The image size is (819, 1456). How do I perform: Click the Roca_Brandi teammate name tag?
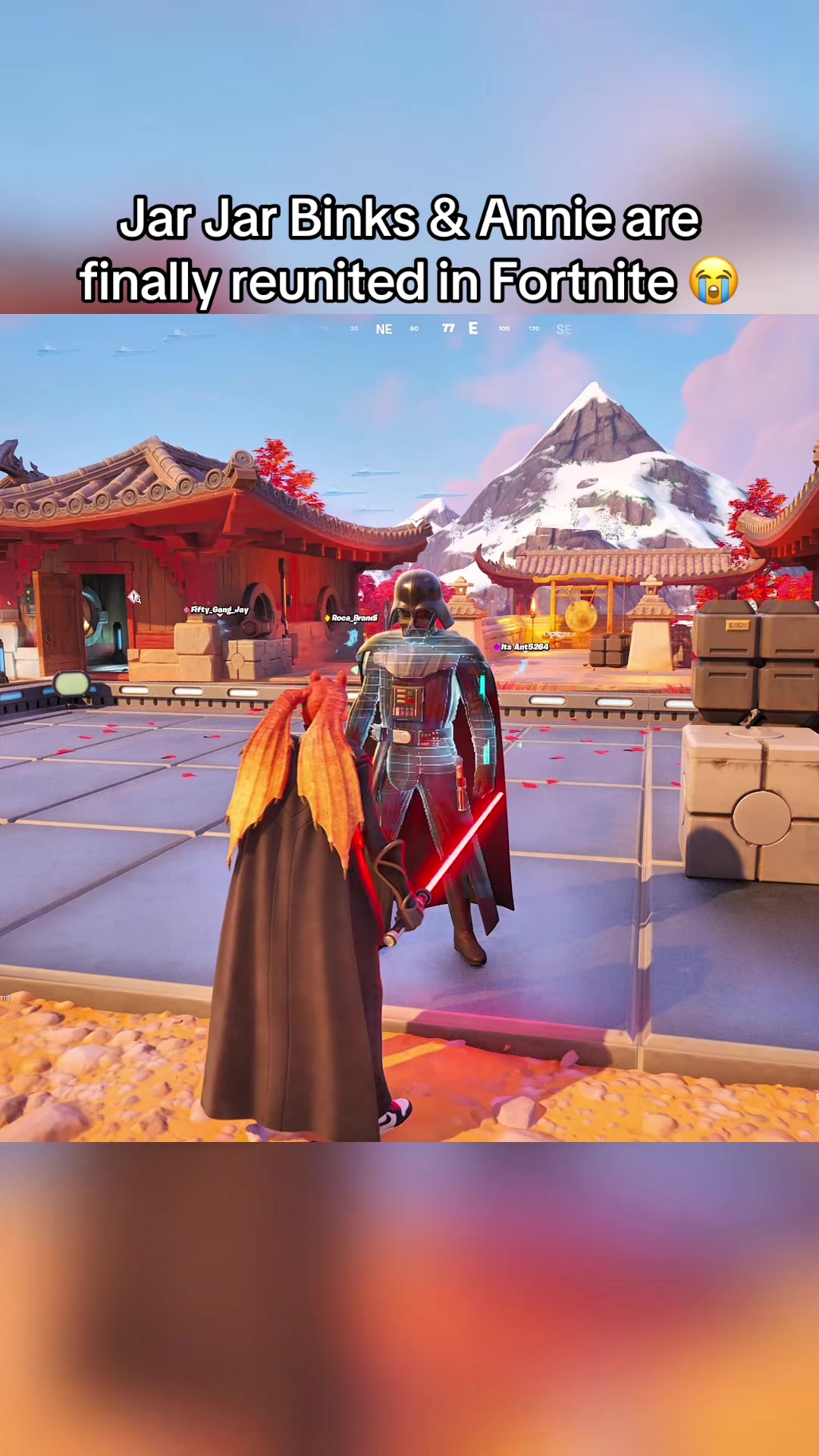(x=353, y=618)
